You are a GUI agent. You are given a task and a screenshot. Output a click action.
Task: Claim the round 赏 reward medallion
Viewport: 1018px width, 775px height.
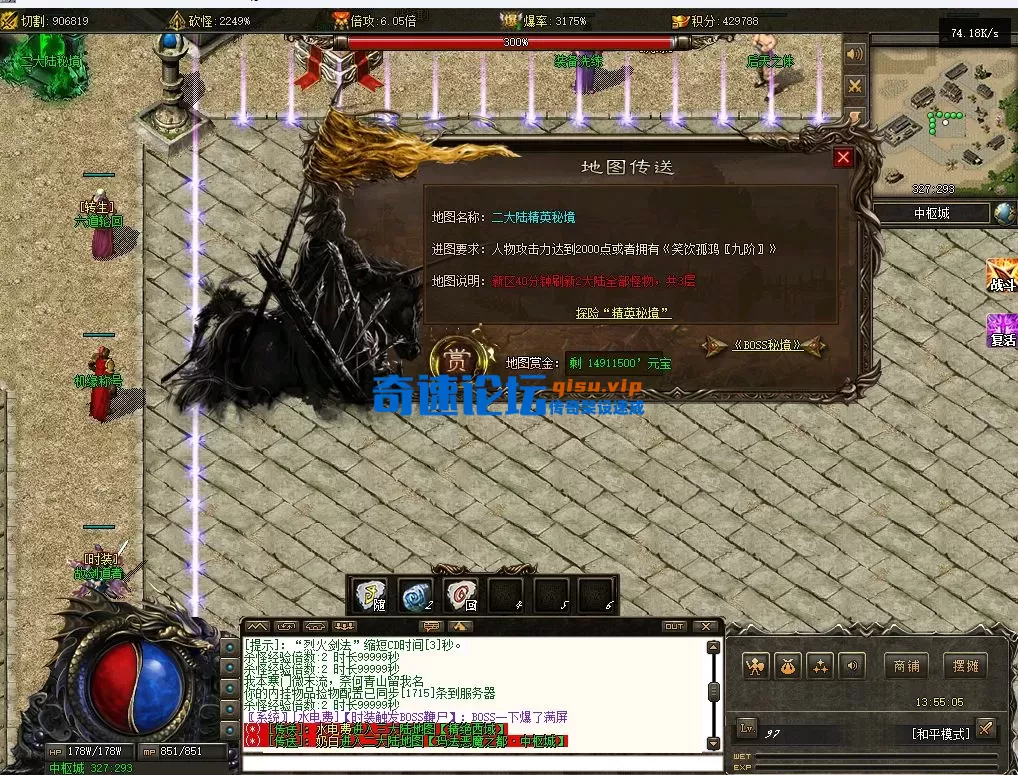(456, 359)
